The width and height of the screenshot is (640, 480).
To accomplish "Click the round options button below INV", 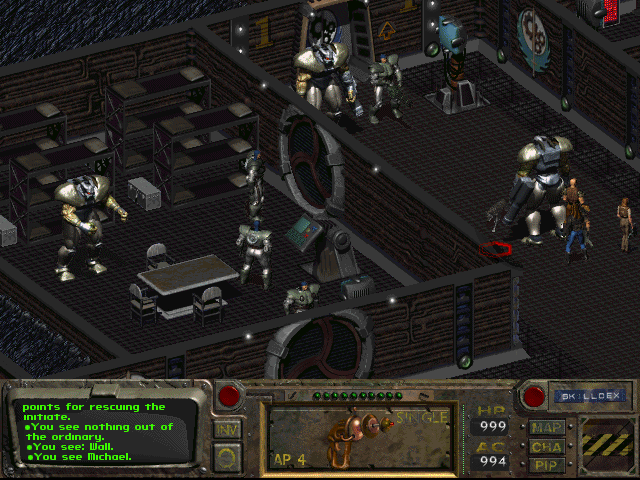I will pyautogui.click(x=227, y=456).
